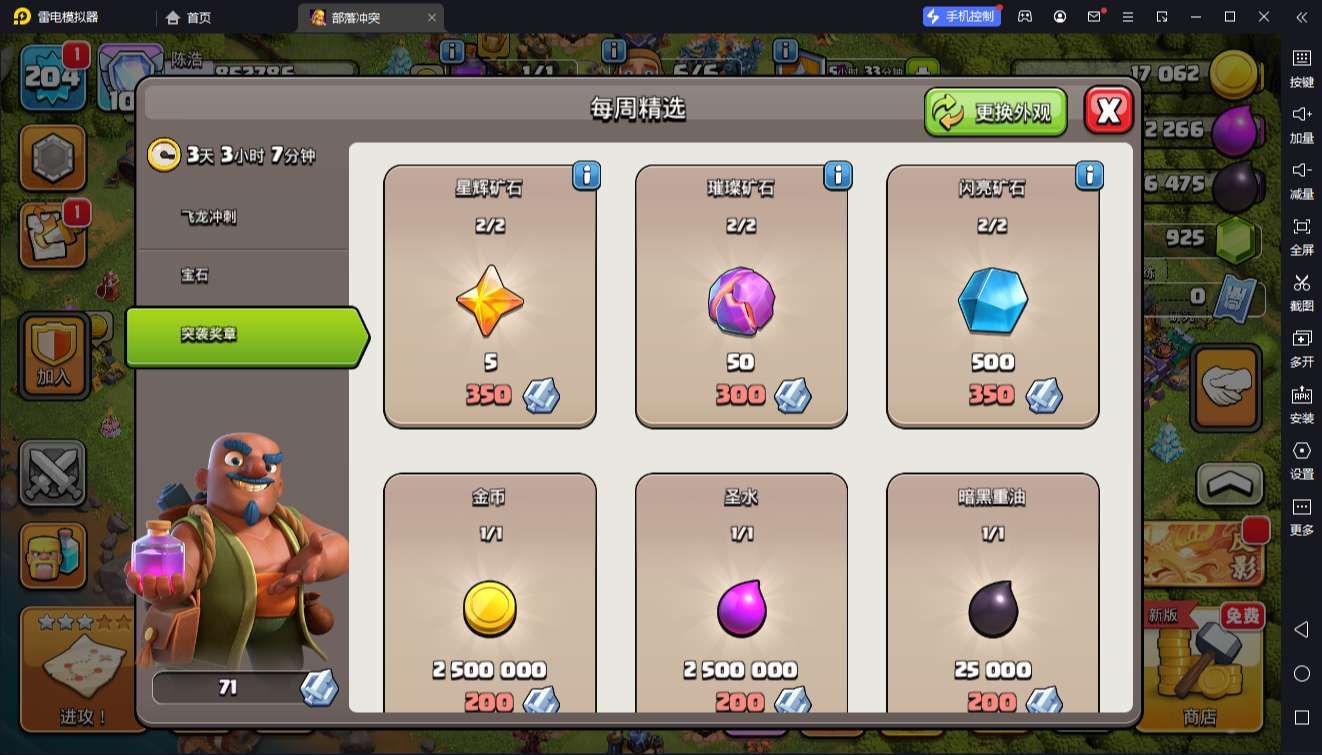The image size is (1322, 755).
Task: Tap the green 更换外观 button
Action: 995,112
